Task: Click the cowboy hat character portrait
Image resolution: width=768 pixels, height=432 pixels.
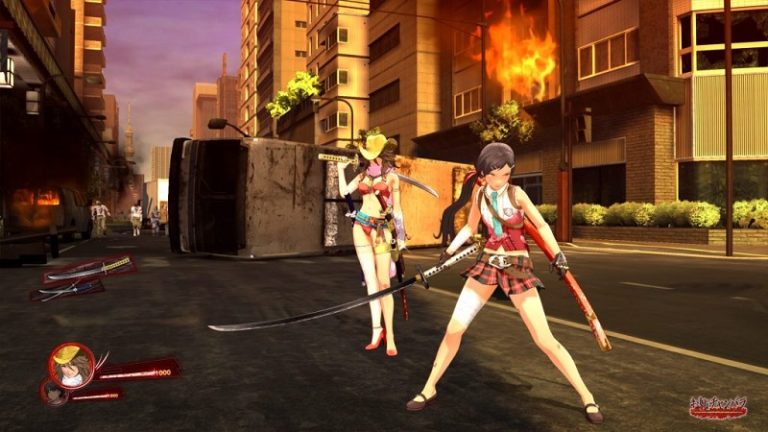Action: [x=72, y=364]
